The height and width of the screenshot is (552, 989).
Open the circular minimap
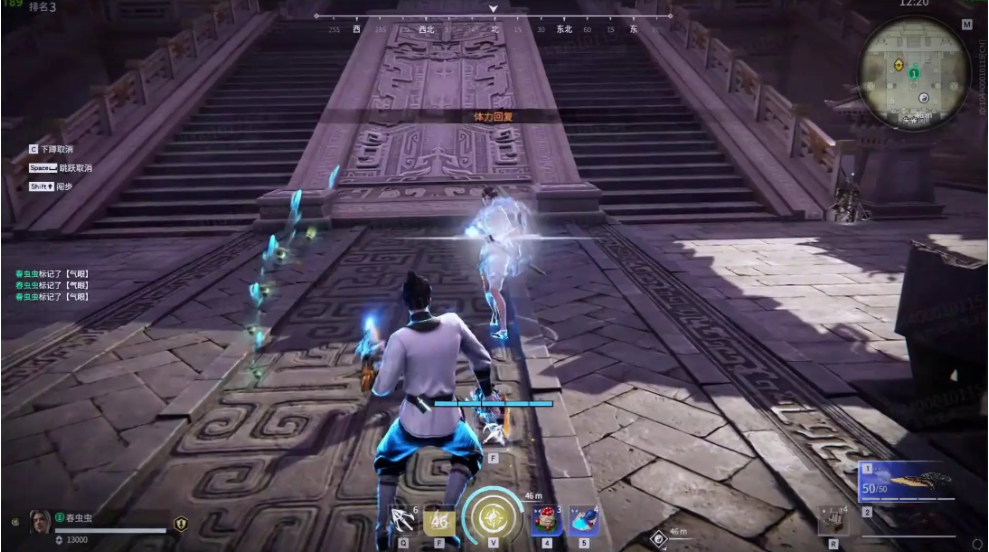tap(913, 74)
